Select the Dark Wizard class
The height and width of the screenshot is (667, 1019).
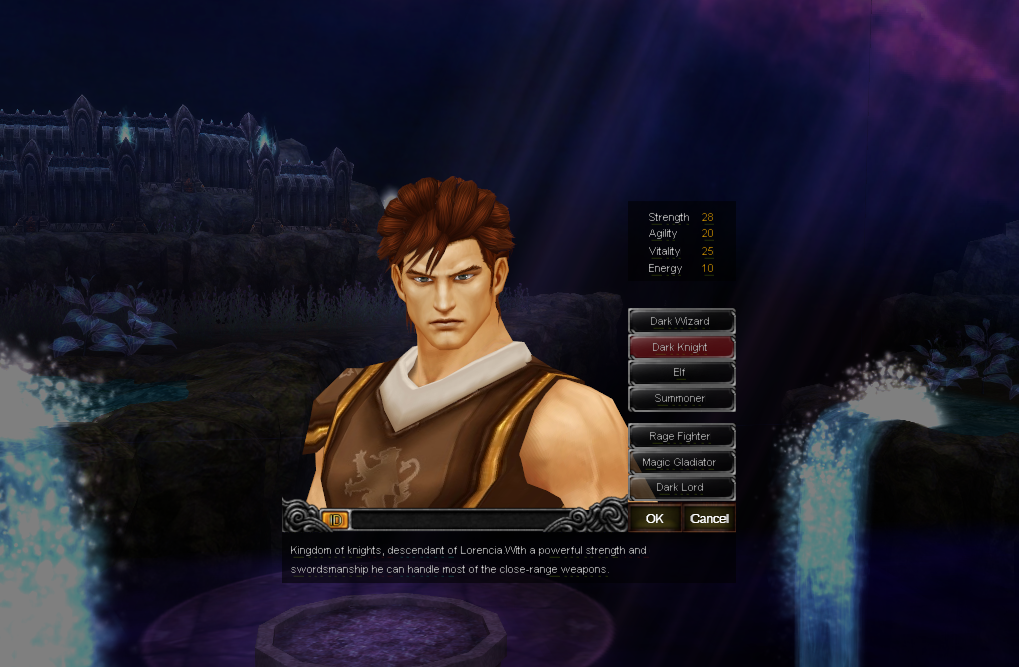pyautogui.click(x=681, y=321)
